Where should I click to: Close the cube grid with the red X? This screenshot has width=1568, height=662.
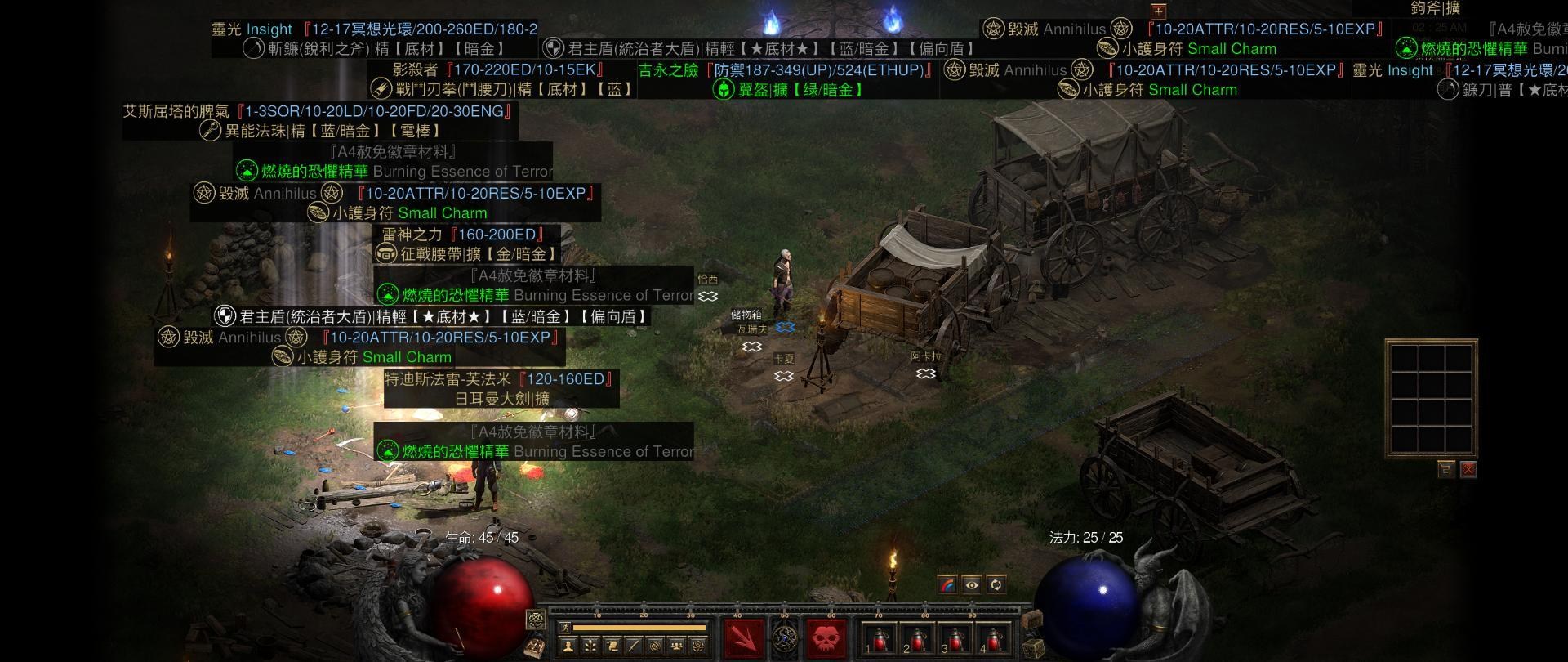(1468, 469)
